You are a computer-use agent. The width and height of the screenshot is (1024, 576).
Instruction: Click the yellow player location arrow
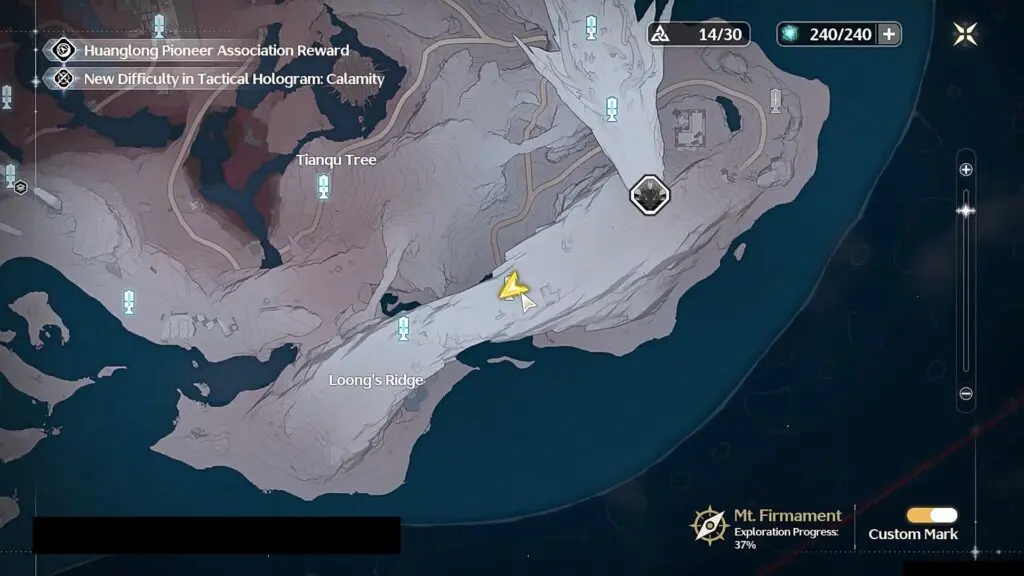pyautogui.click(x=512, y=288)
